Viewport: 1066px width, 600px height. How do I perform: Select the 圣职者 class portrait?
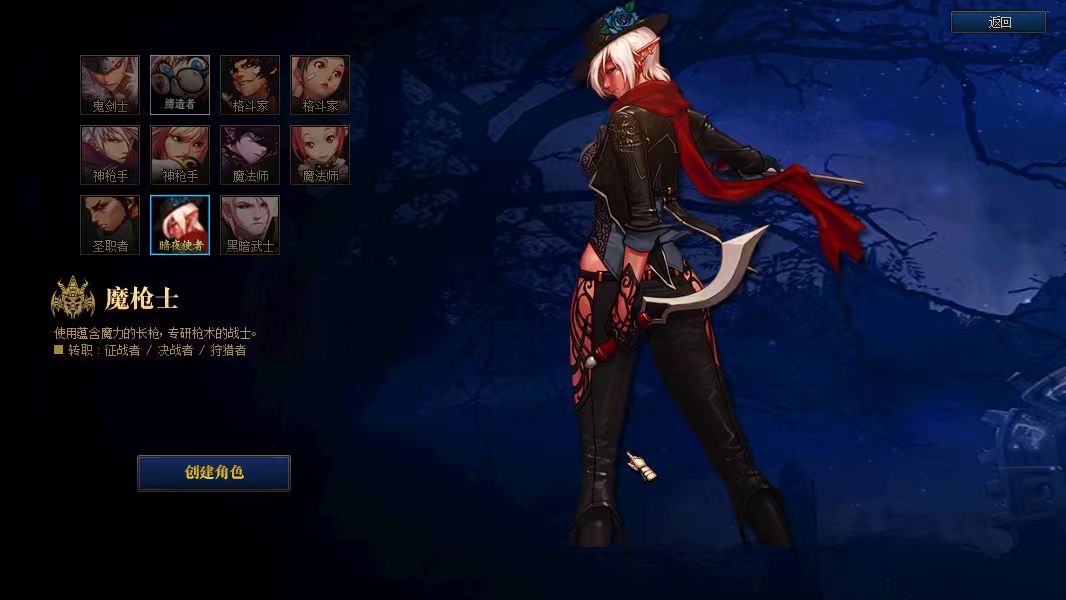point(110,225)
